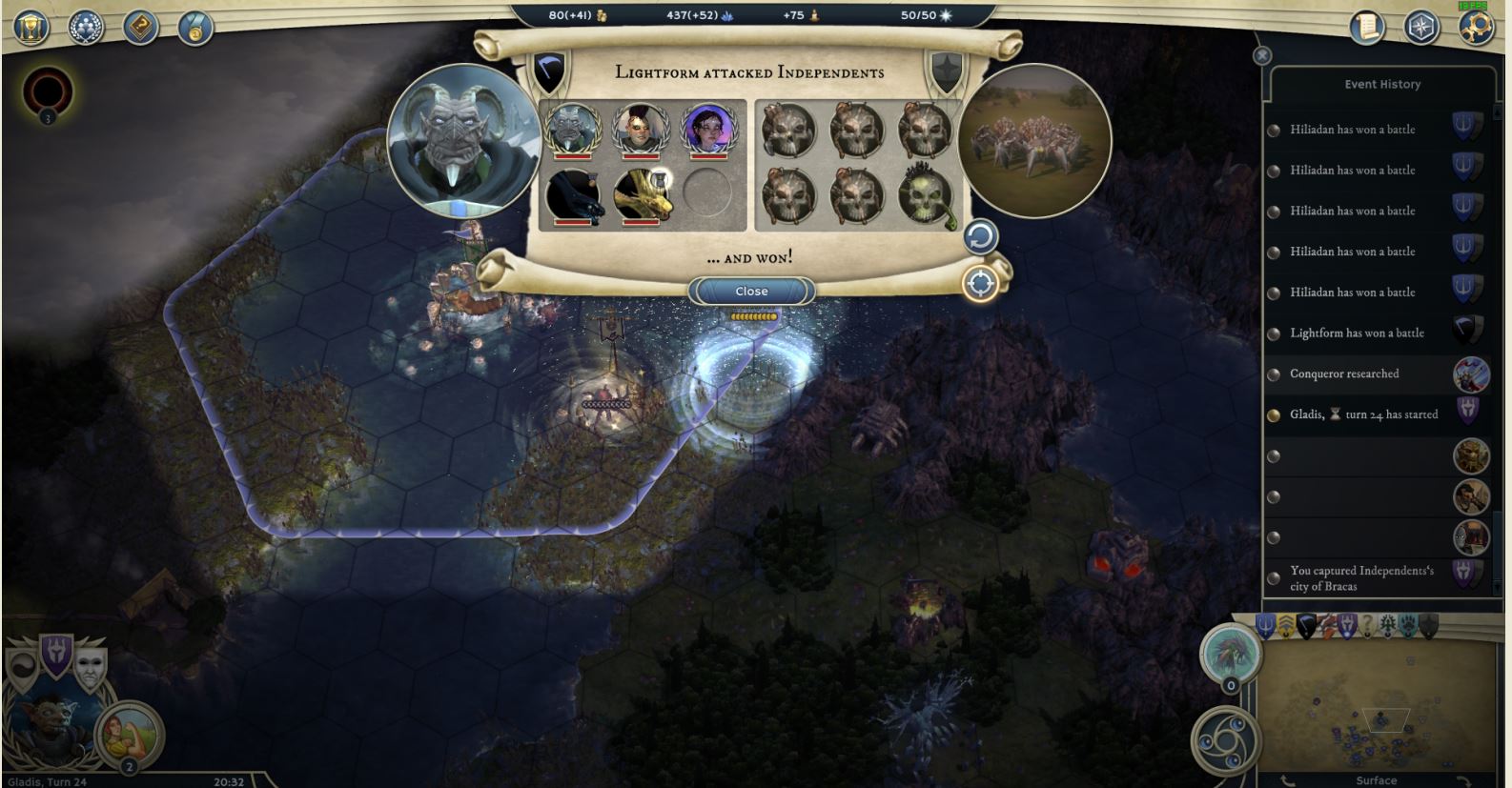The width and height of the screenshot is (1512, 788).
Task: Select the 'turn 24 has started' event
Action: (x=1363, y=414)
